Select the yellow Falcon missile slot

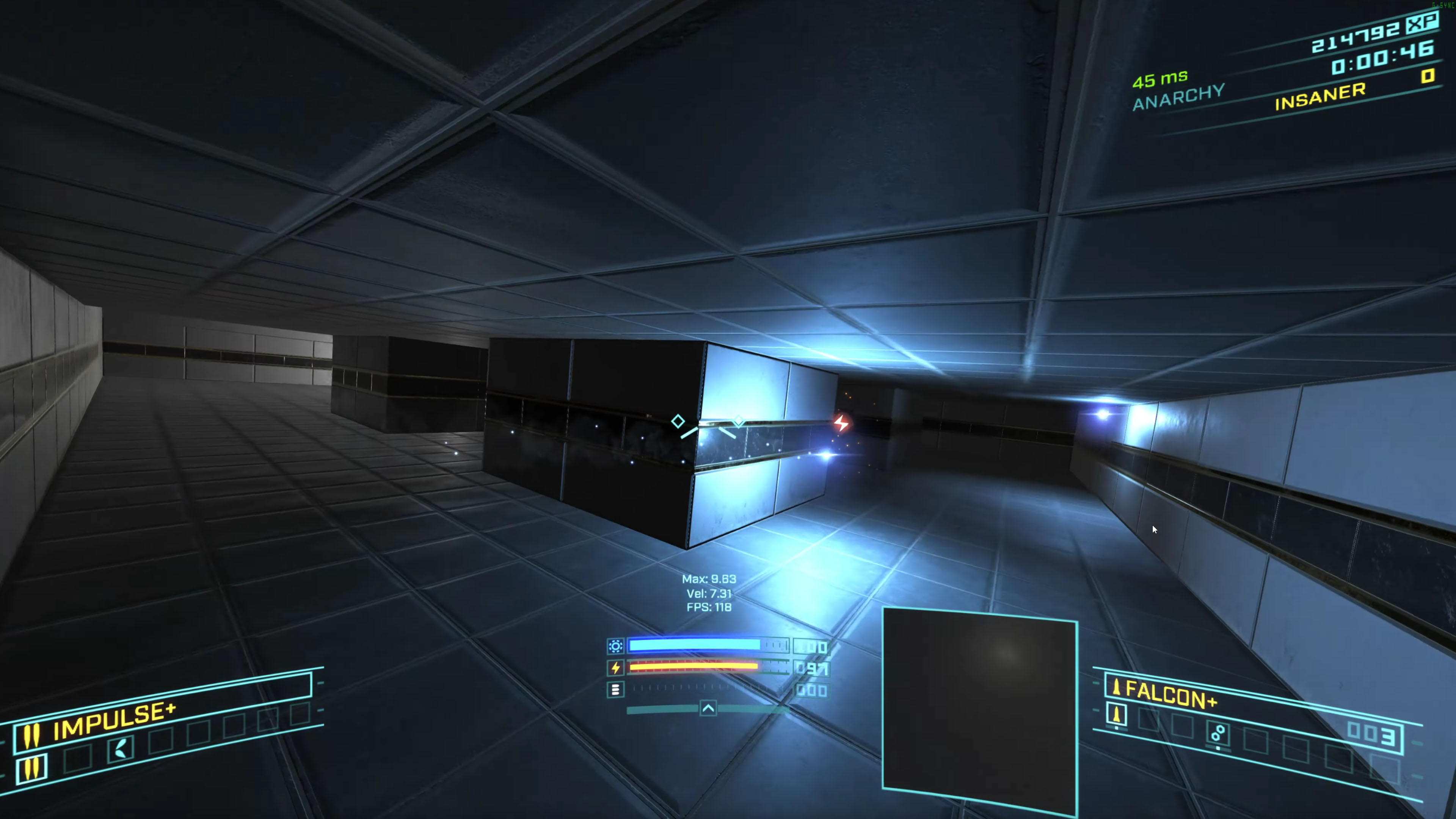pos(1116,715)
